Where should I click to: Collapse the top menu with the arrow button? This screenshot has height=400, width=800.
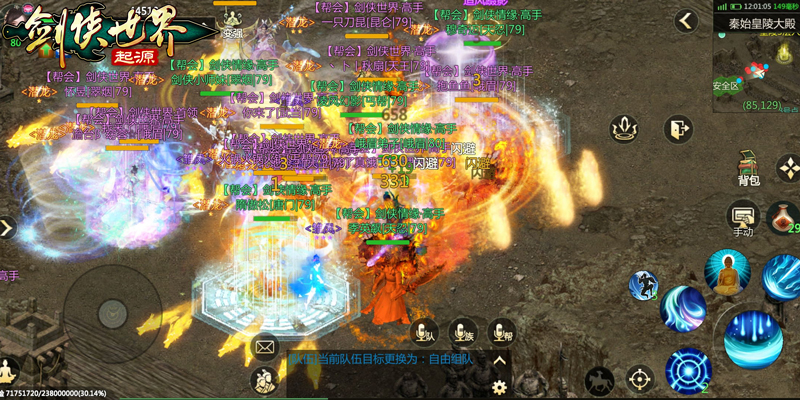click(685, 20)
